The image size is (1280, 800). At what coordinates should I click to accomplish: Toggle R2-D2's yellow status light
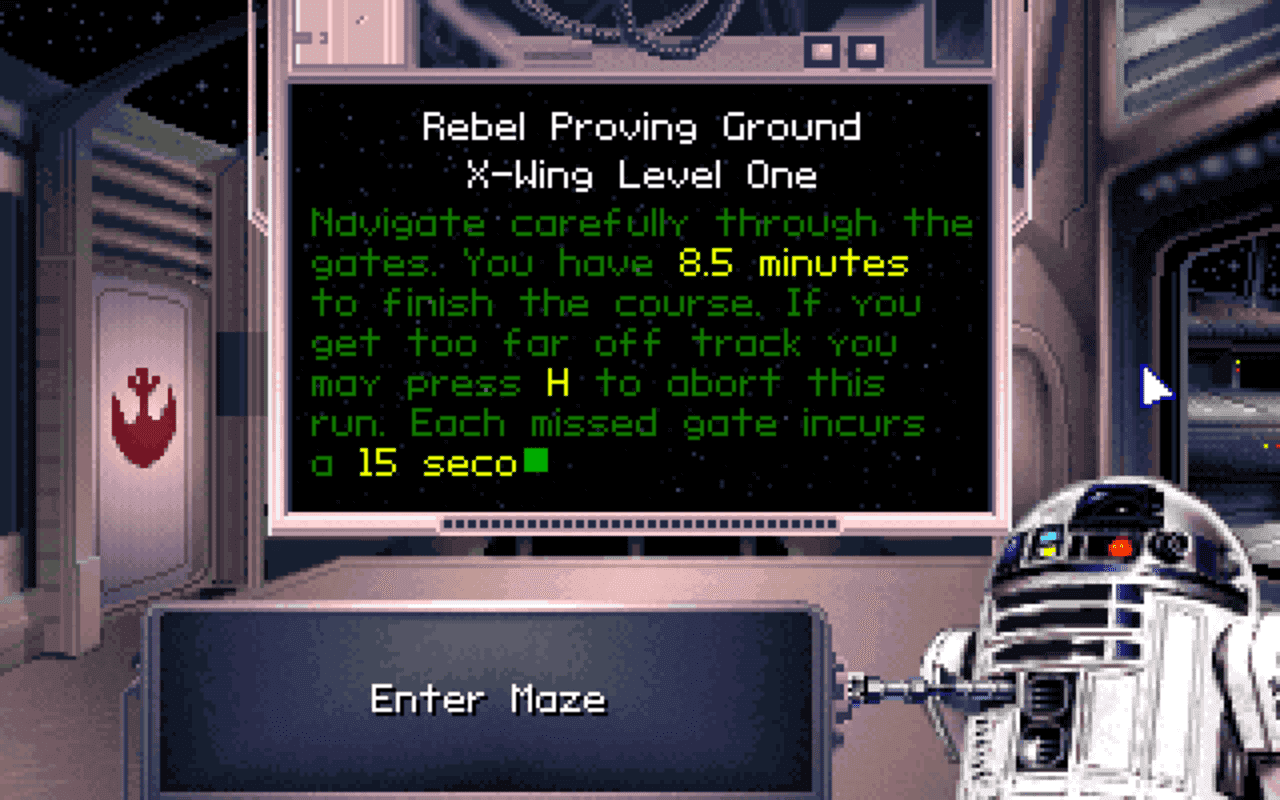(1048, 550)
